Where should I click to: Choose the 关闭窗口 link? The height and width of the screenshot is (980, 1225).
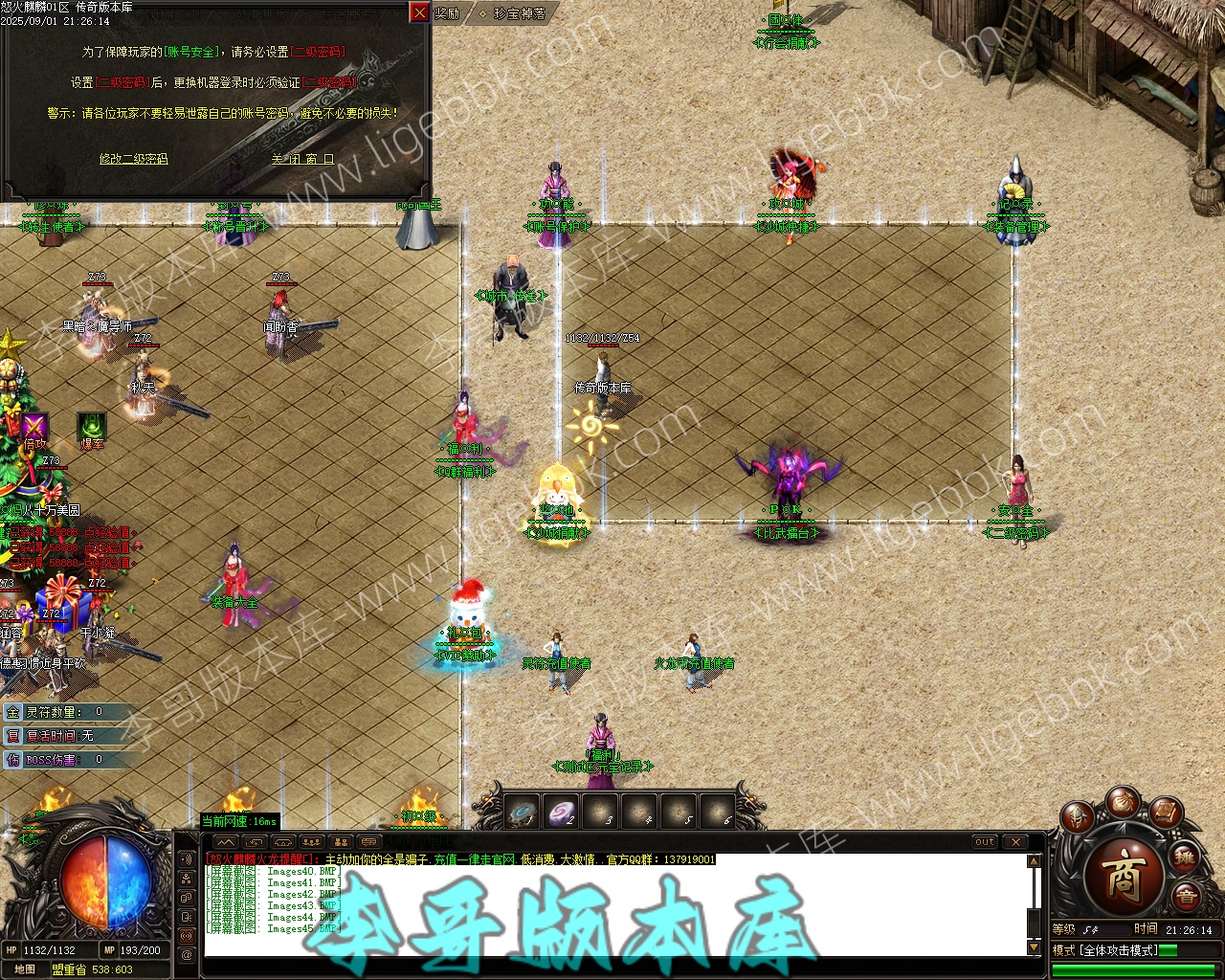302,159
